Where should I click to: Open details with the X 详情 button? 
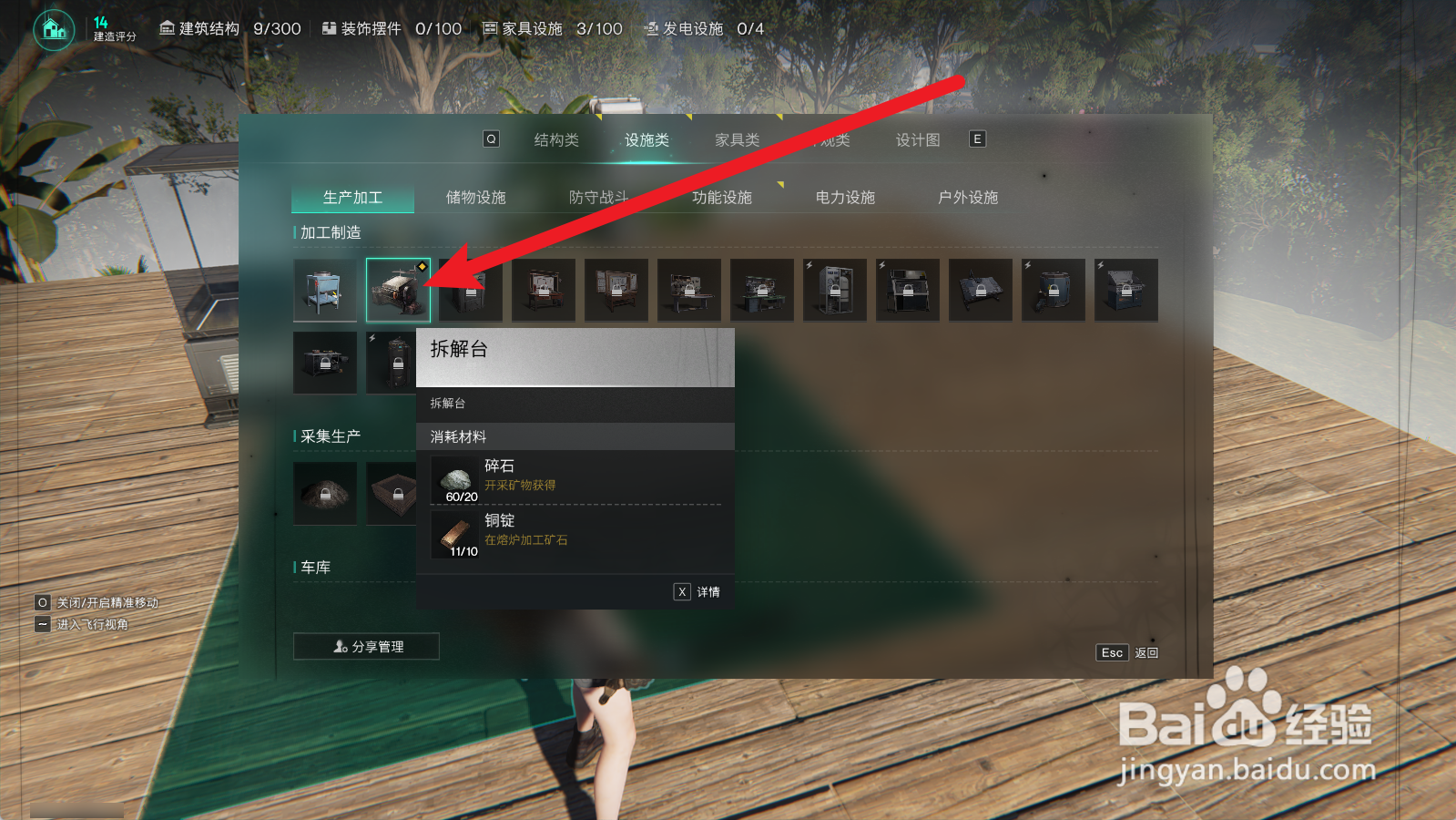point(697,591)
